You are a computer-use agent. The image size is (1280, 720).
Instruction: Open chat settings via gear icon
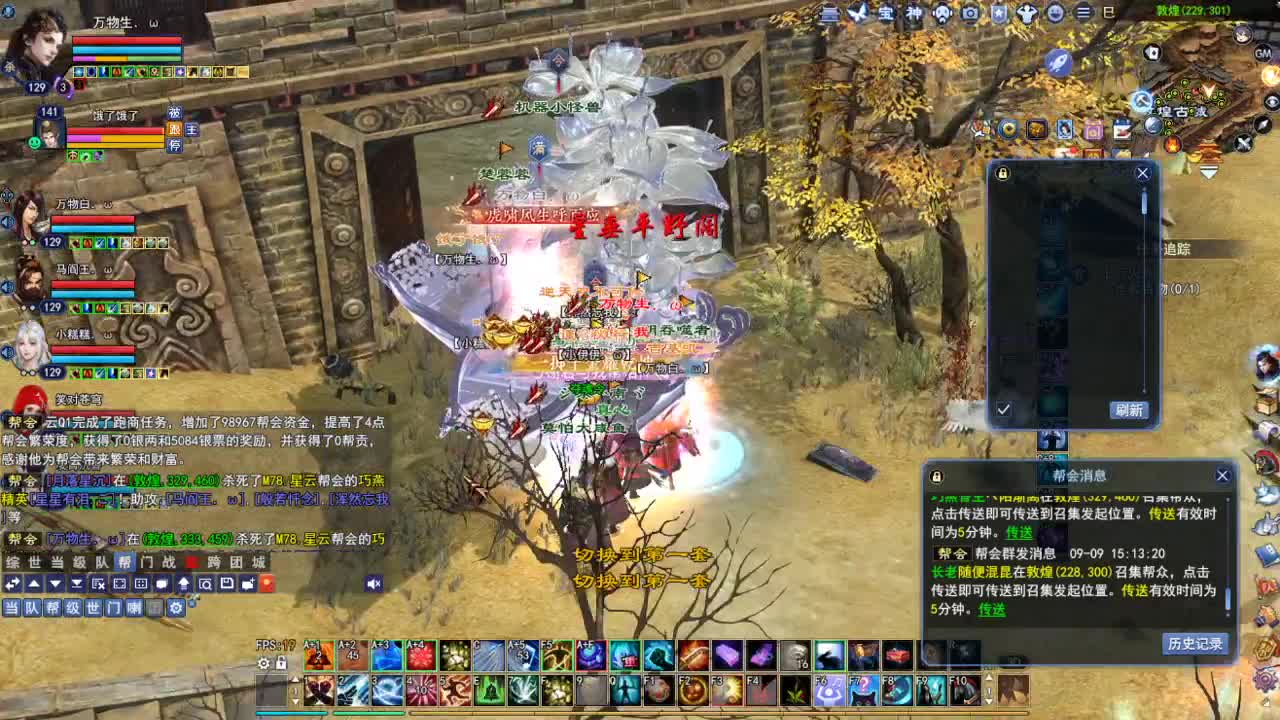[x=177, y=607]
